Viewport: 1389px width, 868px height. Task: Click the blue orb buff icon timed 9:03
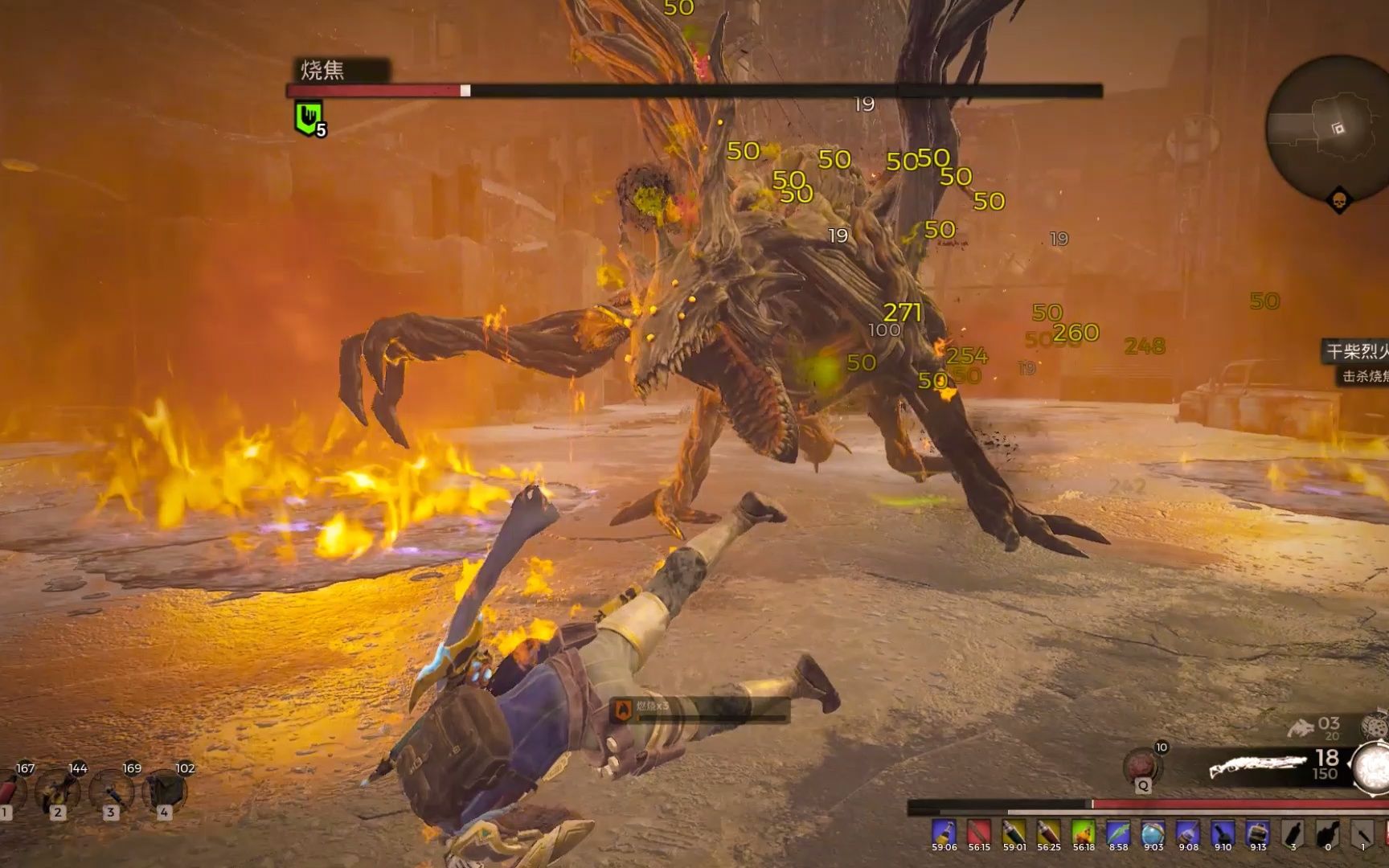click(1153, 833)
